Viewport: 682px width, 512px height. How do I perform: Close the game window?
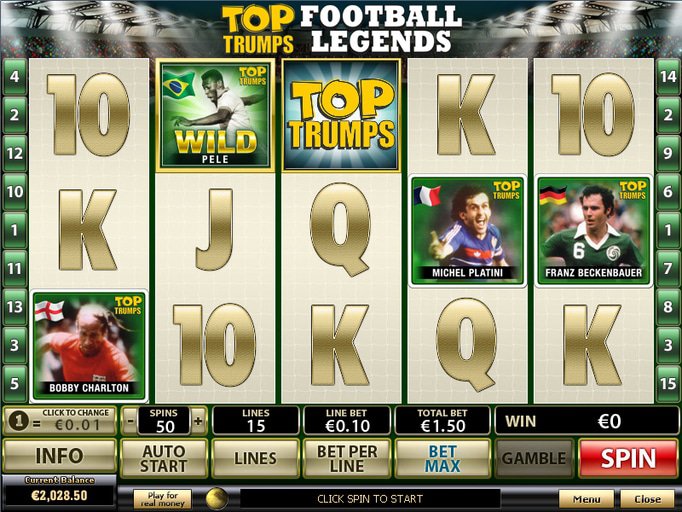[x=647, y=498]
